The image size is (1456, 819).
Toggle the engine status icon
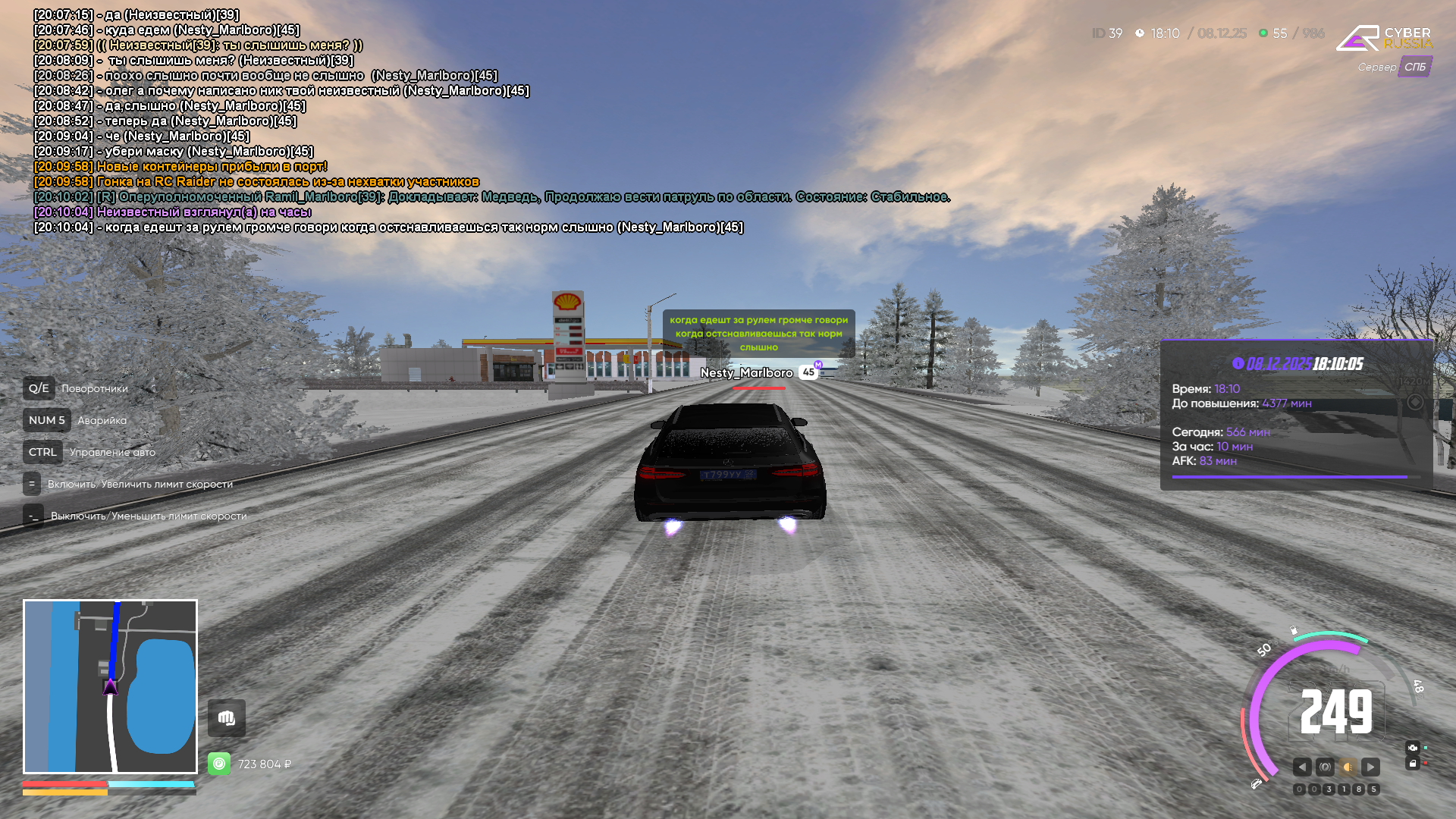(1412, 748)
